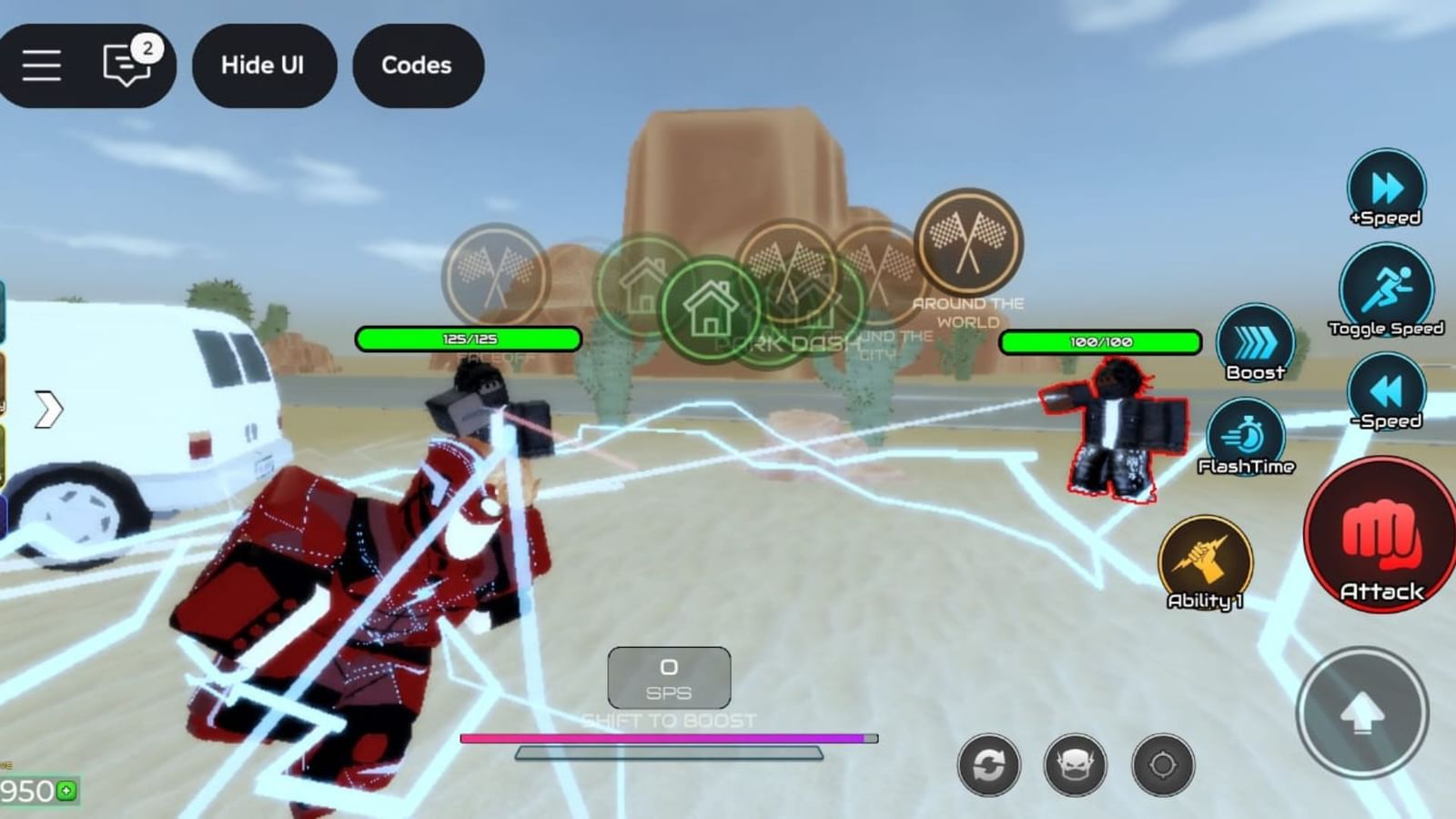Open the Codes window
1456x819 pixels.
pyautogui.click(x=418, y=65)
